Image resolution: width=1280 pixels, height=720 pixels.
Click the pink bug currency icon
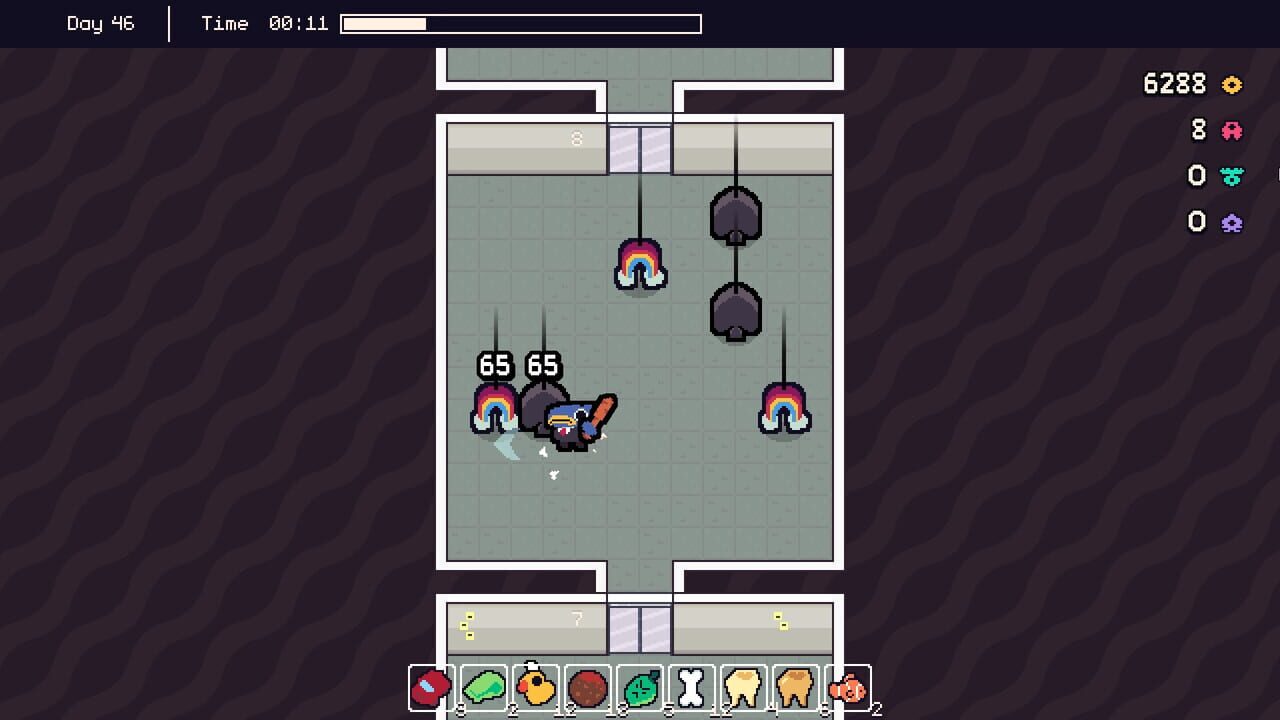(x=1233, y=130)
